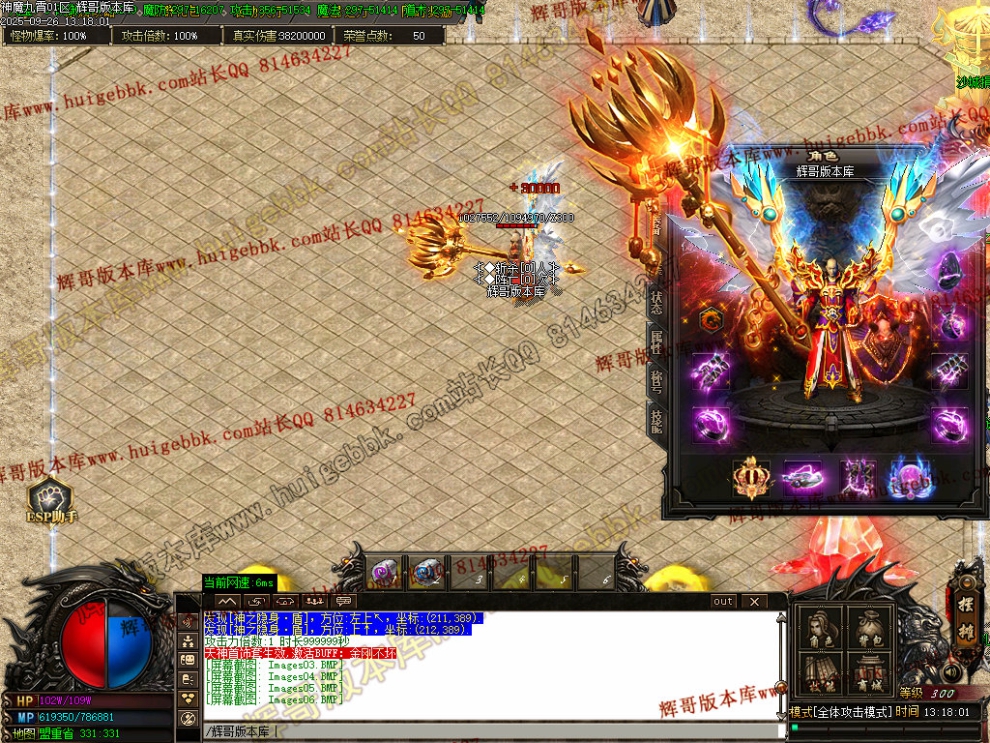Image resolution: width=990 pixels, height=743 pixels.
Task: Select the orange dragon medal slot
Action: tap(709, 320)
